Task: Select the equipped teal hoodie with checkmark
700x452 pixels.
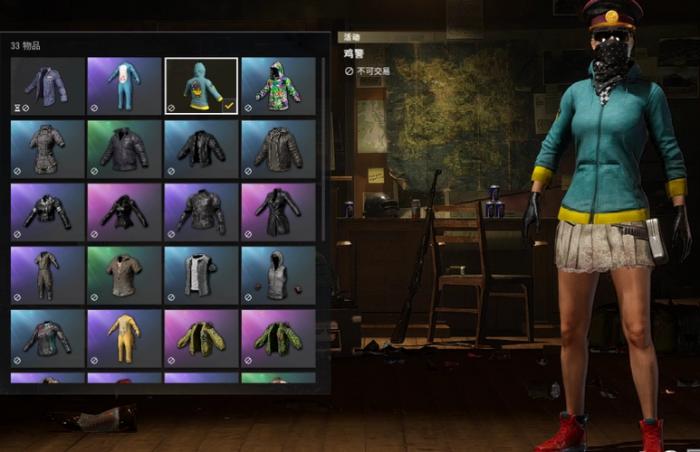Action: 201,85
